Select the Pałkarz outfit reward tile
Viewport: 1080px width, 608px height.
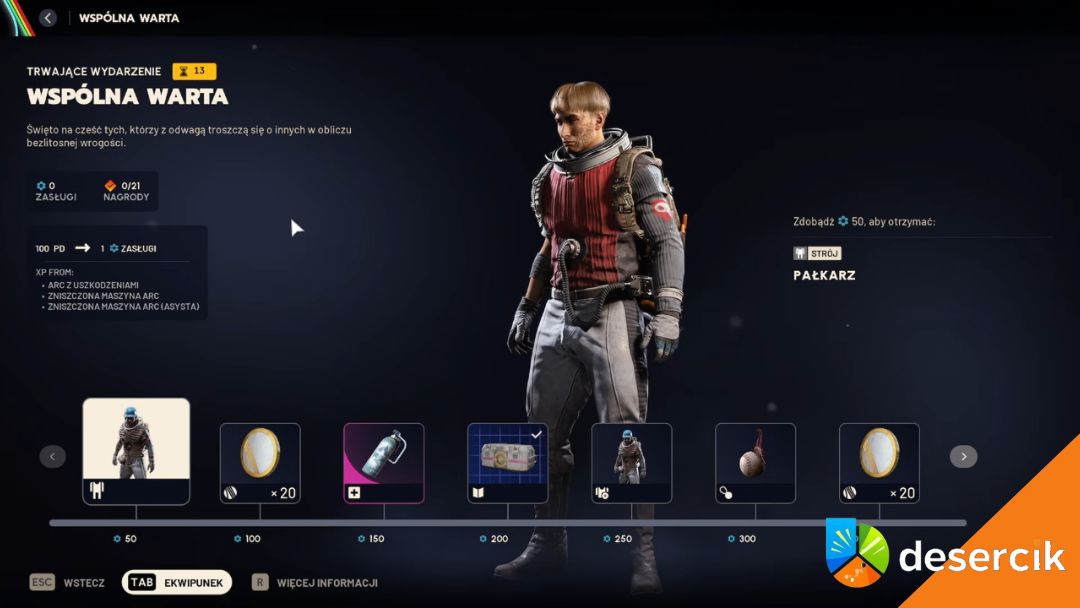(x=136, y=451)
